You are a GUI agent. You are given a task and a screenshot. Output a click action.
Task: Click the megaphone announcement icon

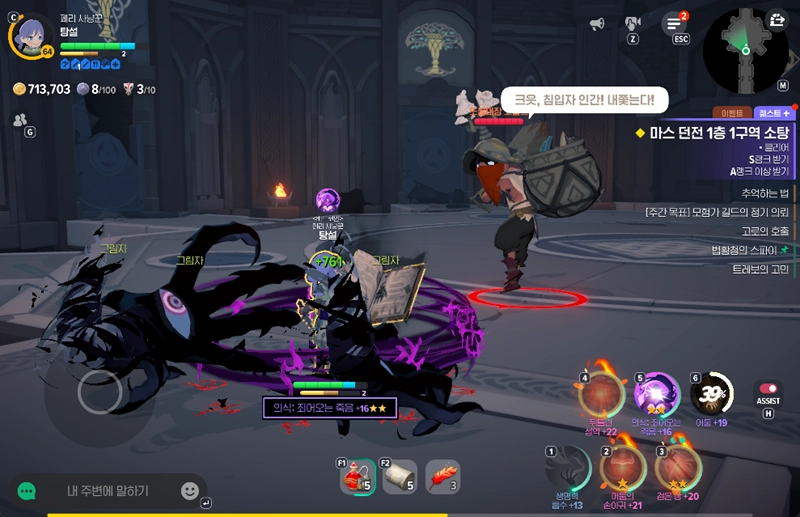point(597,23)
